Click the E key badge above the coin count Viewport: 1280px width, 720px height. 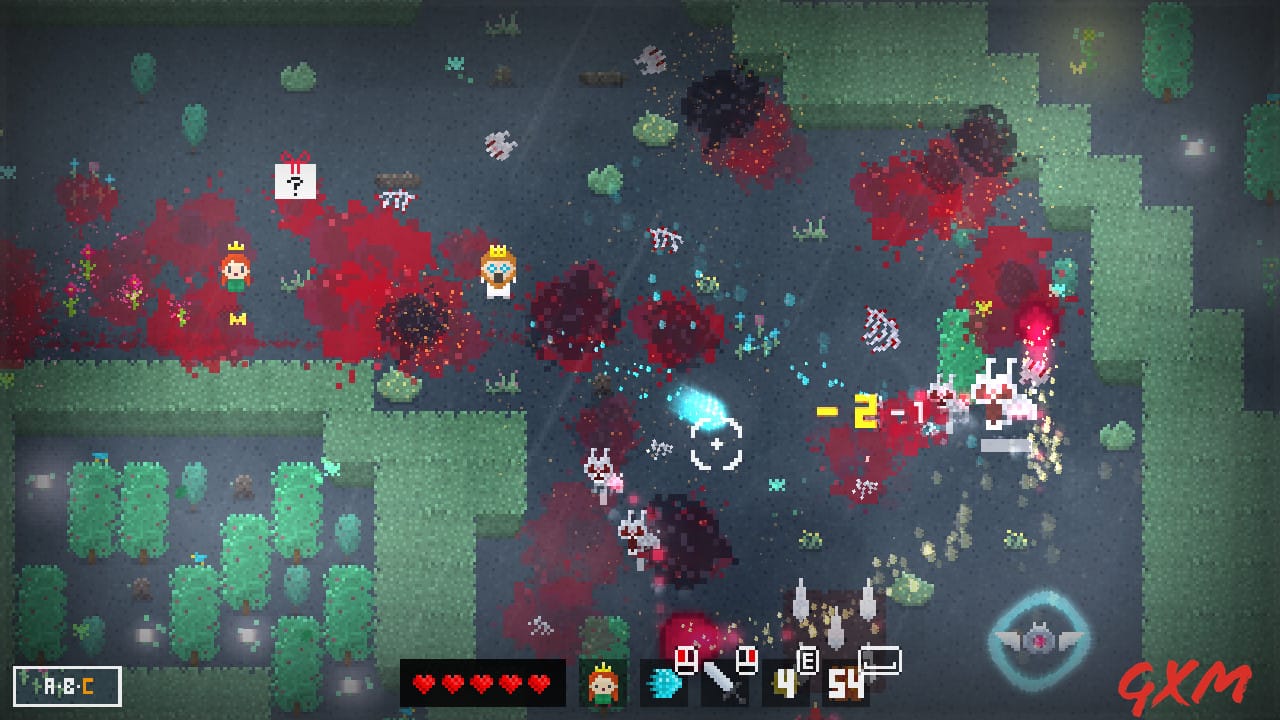tap(809, 662)
